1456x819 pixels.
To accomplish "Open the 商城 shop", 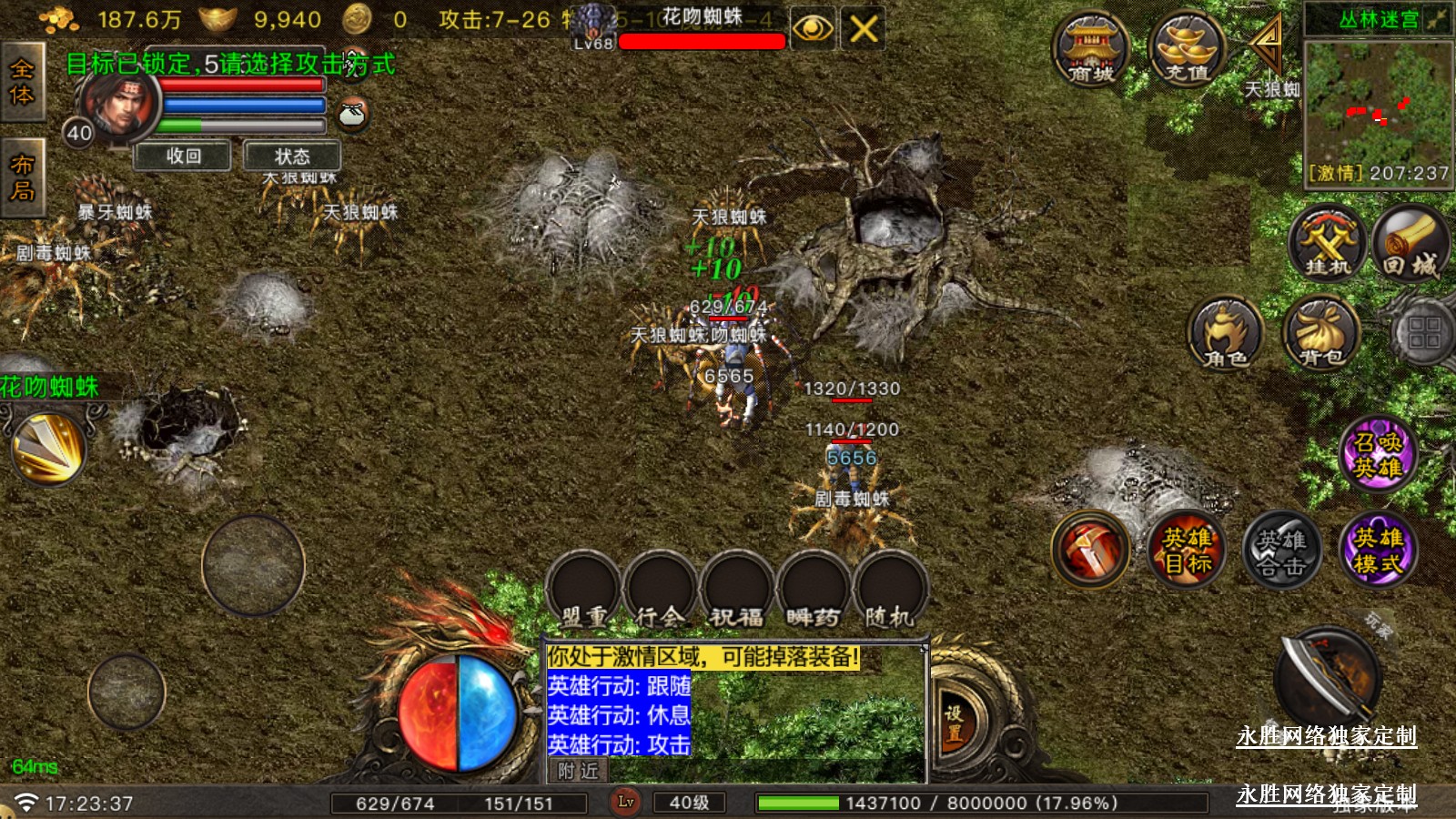I will click(x=1090, y=50).
